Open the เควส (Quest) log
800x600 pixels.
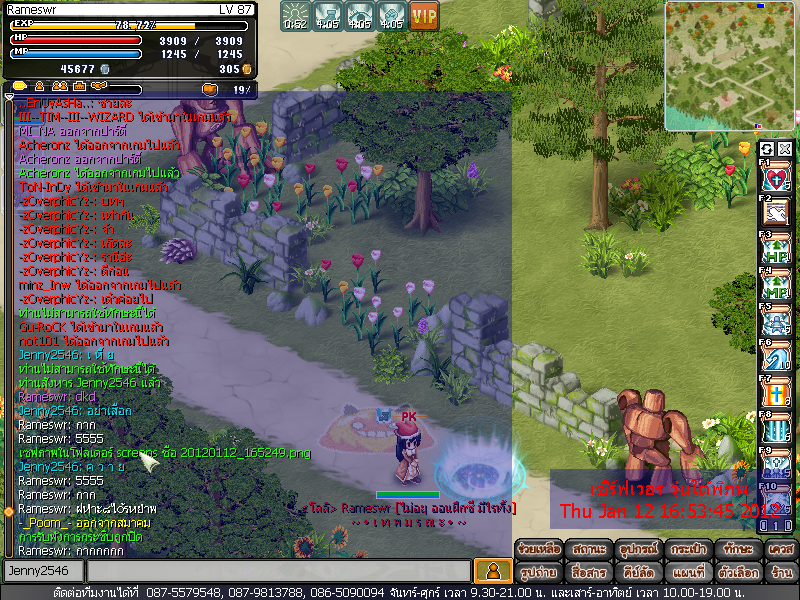[x=779, y=549]
